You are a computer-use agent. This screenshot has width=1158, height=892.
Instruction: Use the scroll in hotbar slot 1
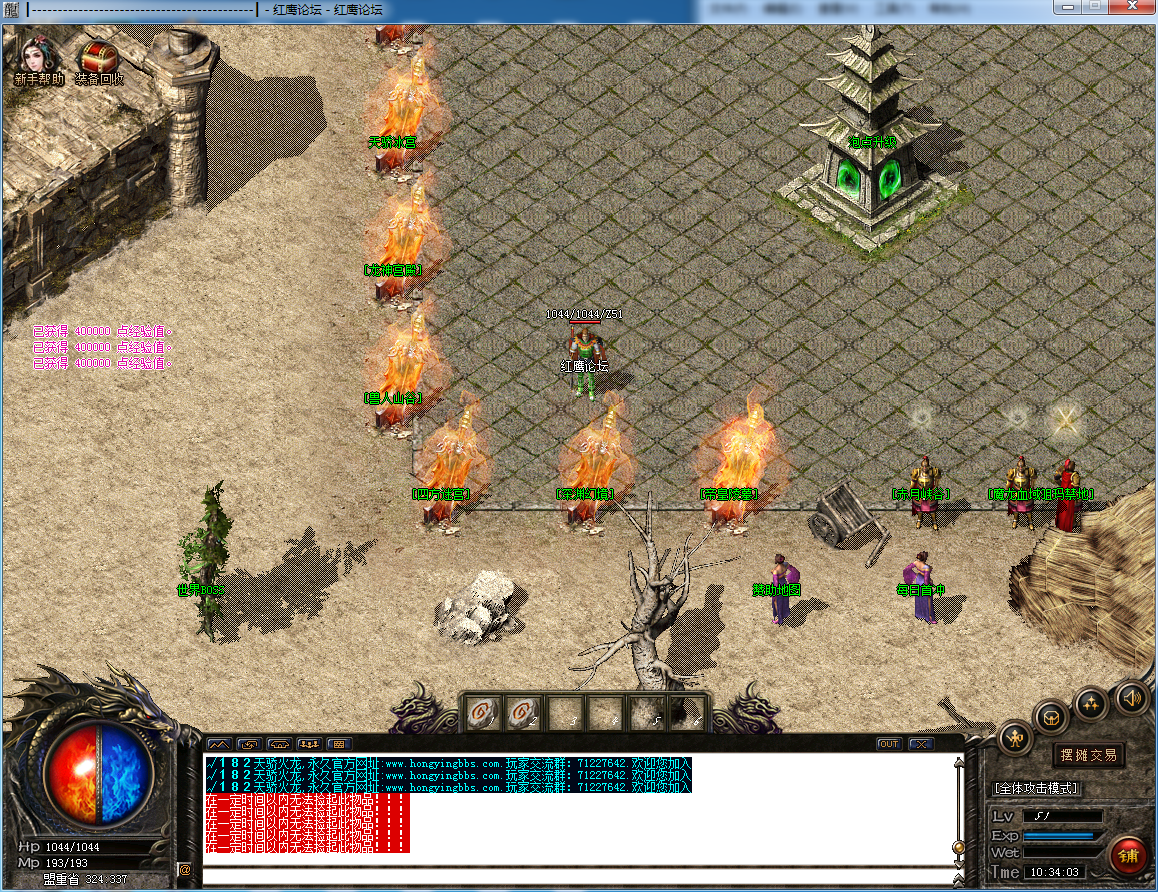click(x=482, y=713)
